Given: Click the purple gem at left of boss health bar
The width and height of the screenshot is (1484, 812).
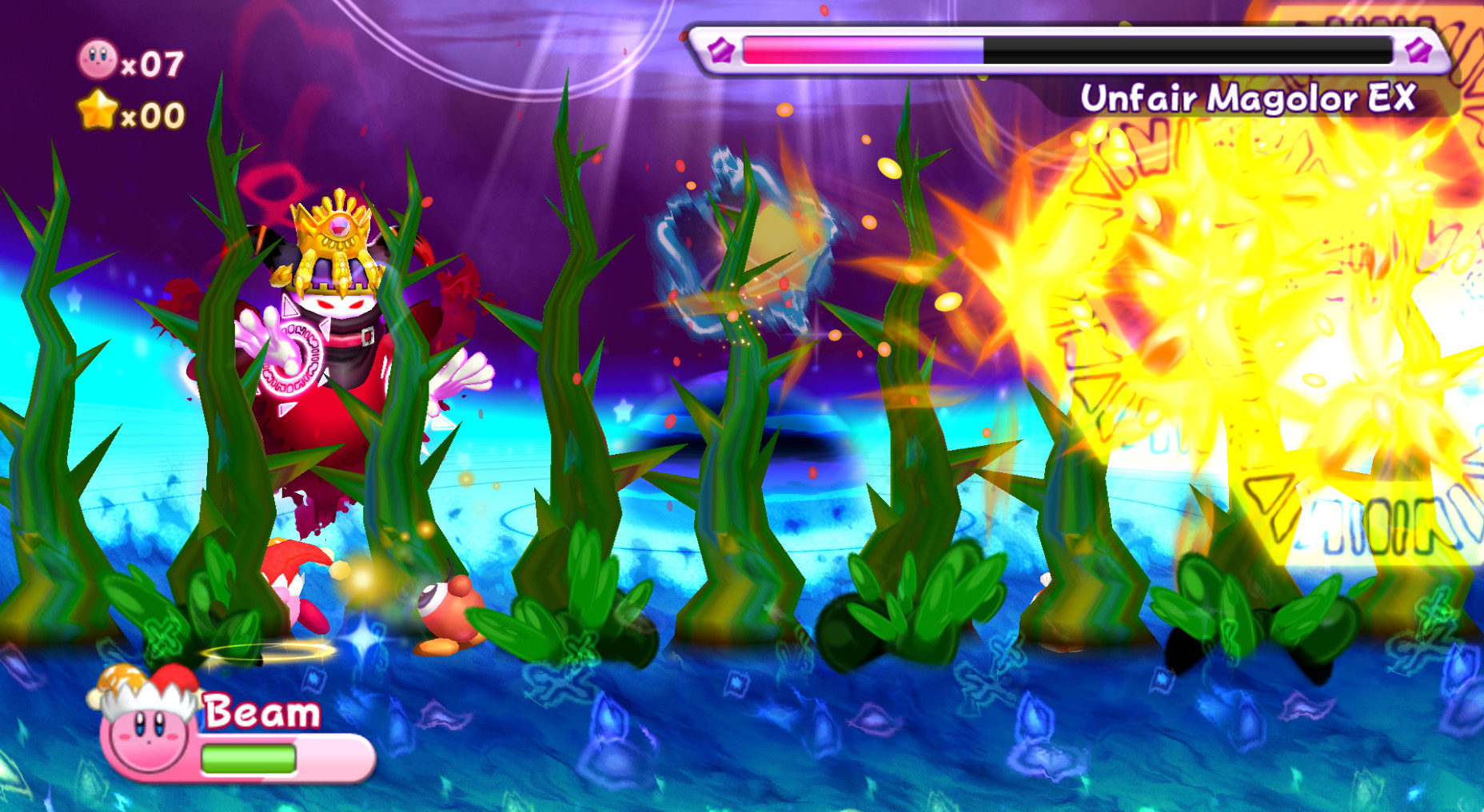Looking at the screenshot, I should [x=722, y=50].
